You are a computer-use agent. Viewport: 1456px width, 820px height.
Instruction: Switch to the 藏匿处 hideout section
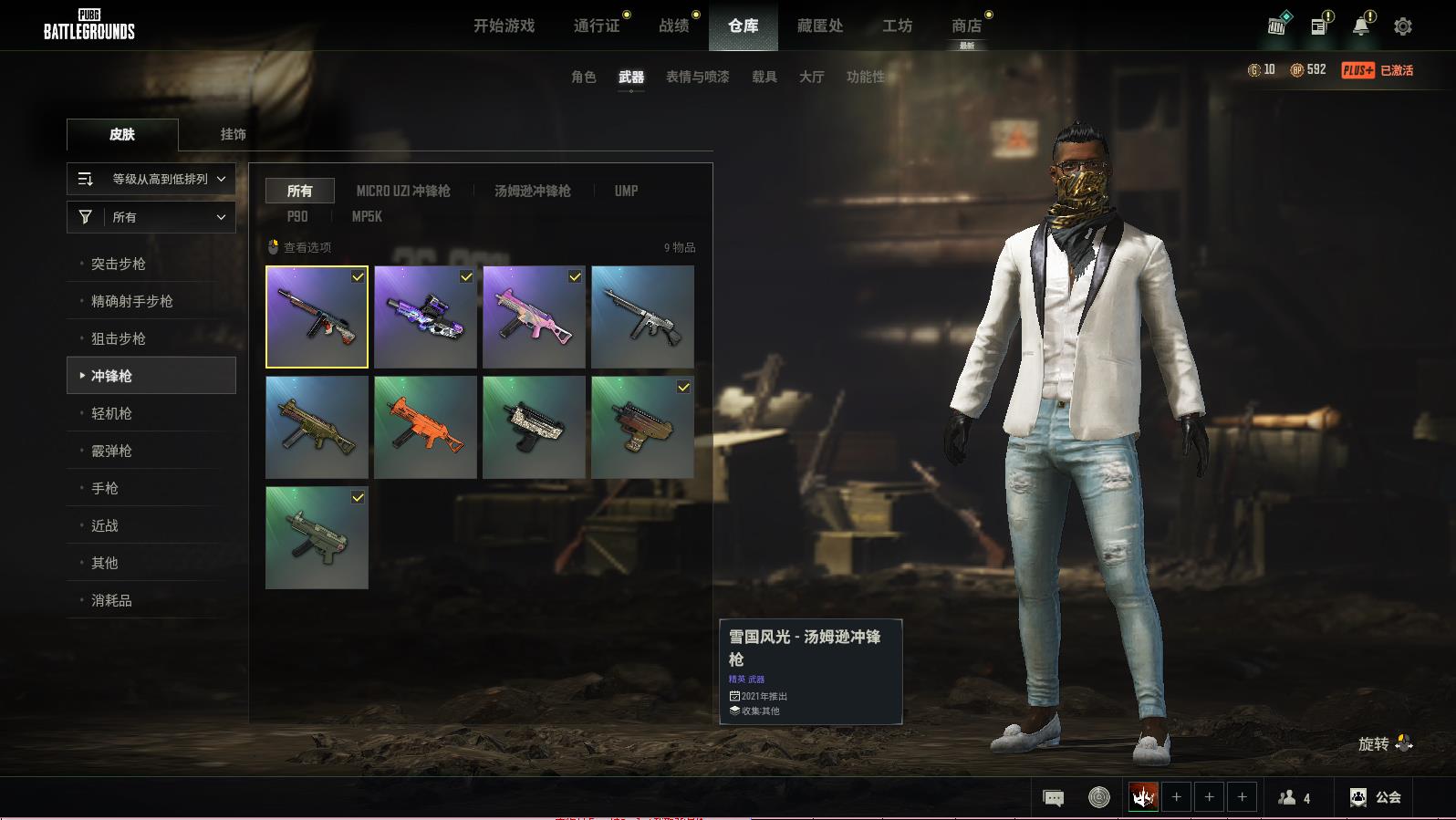point(819,26)
